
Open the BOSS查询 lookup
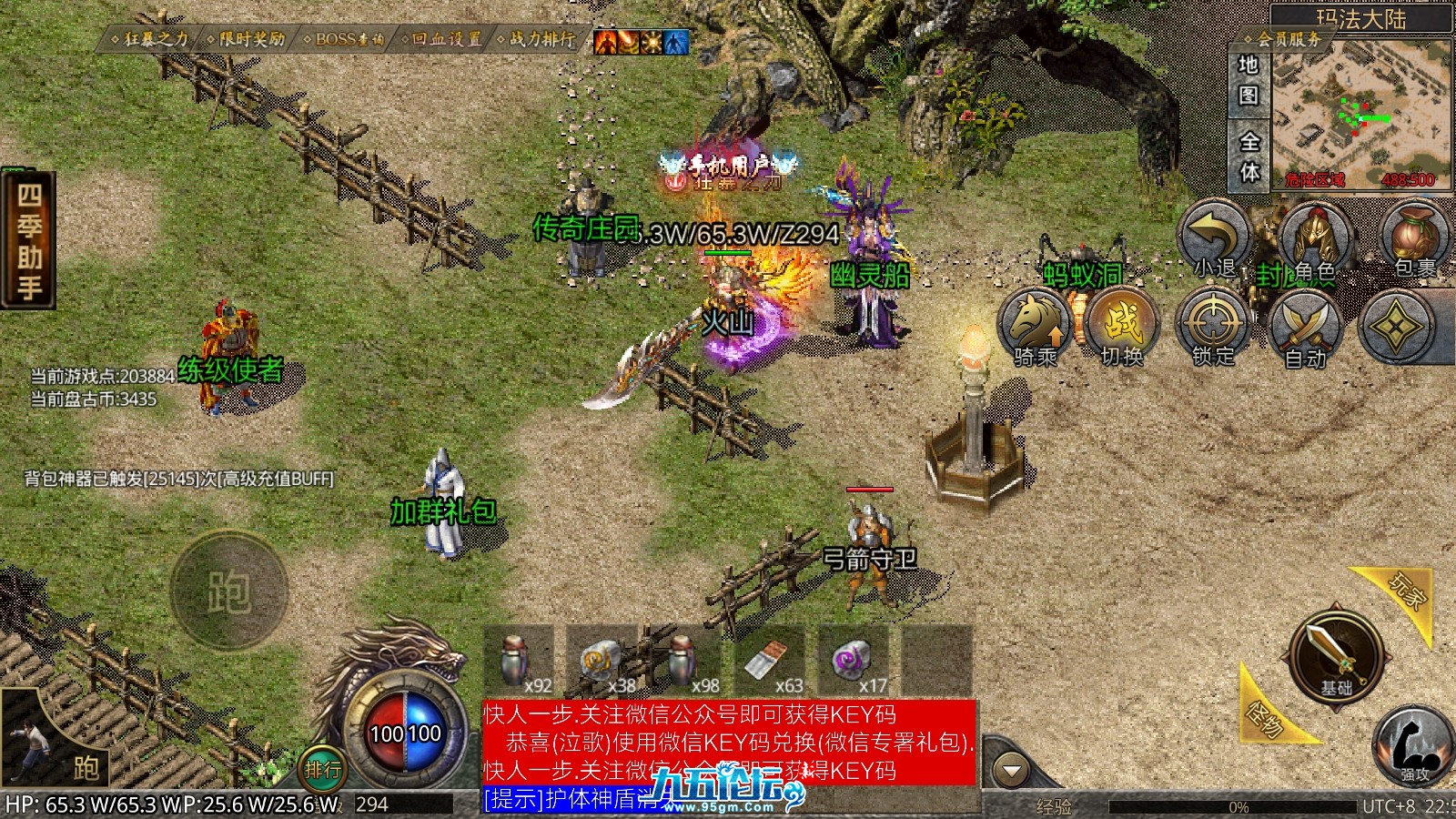(x=345, y=39)
